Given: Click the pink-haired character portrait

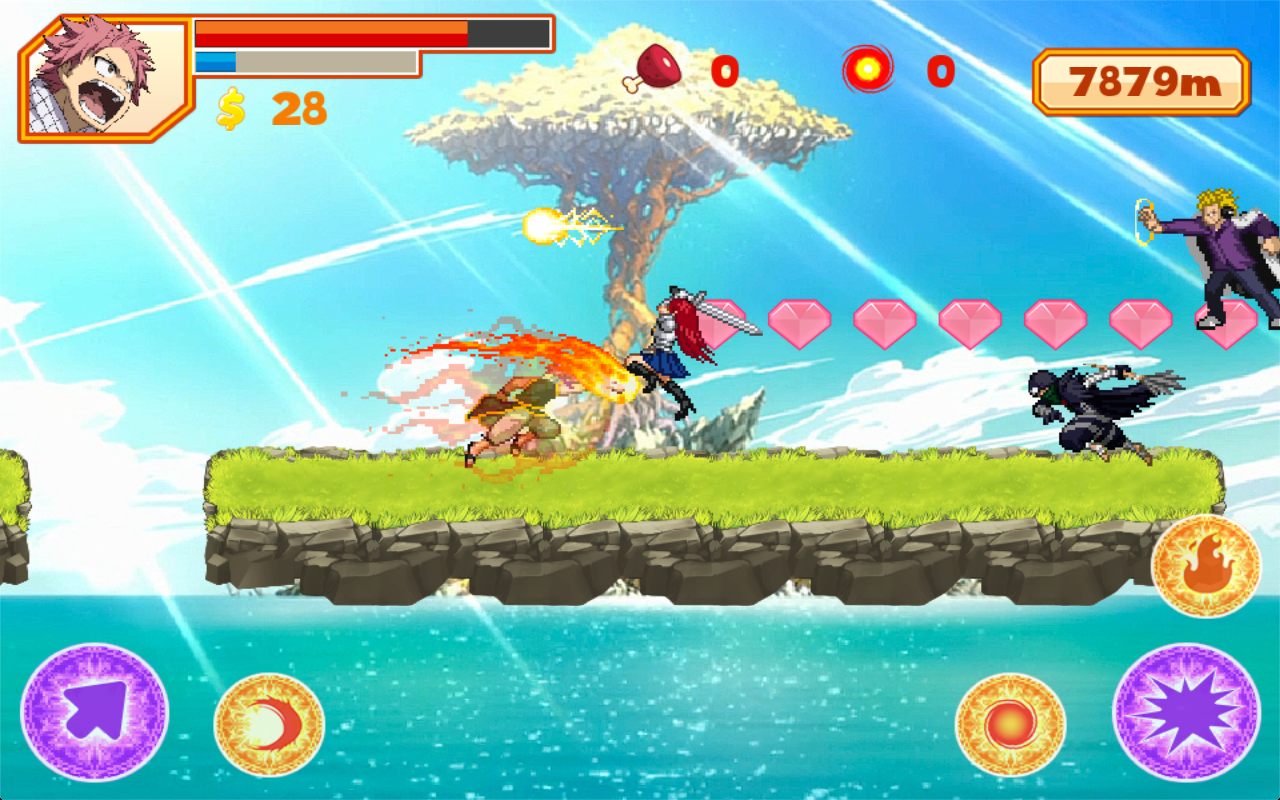Looking at the screenshot, I should (x=104, y=78).
